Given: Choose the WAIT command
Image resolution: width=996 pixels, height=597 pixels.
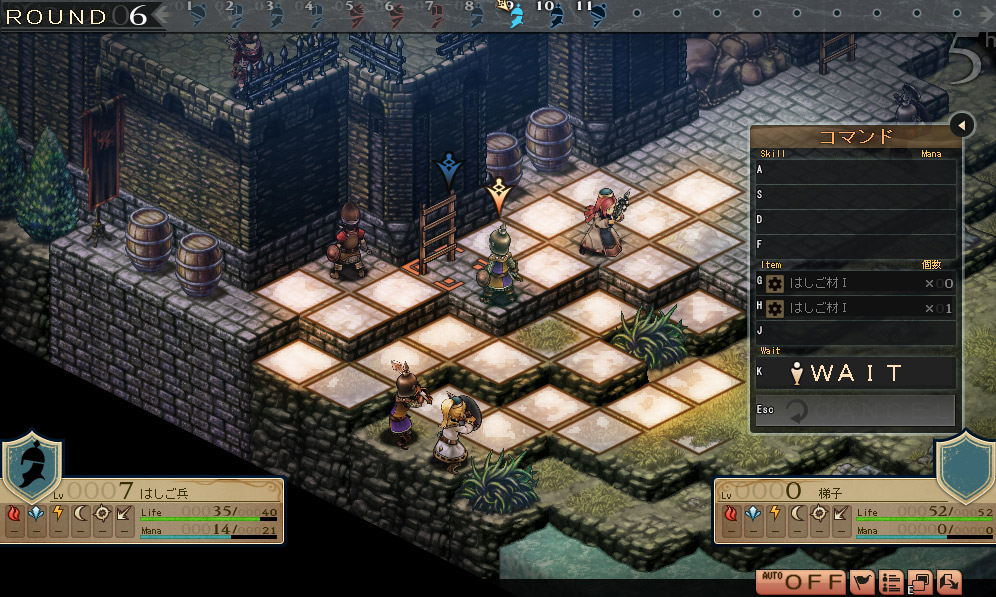Looking at the screenshot, I should coord(856,374).
